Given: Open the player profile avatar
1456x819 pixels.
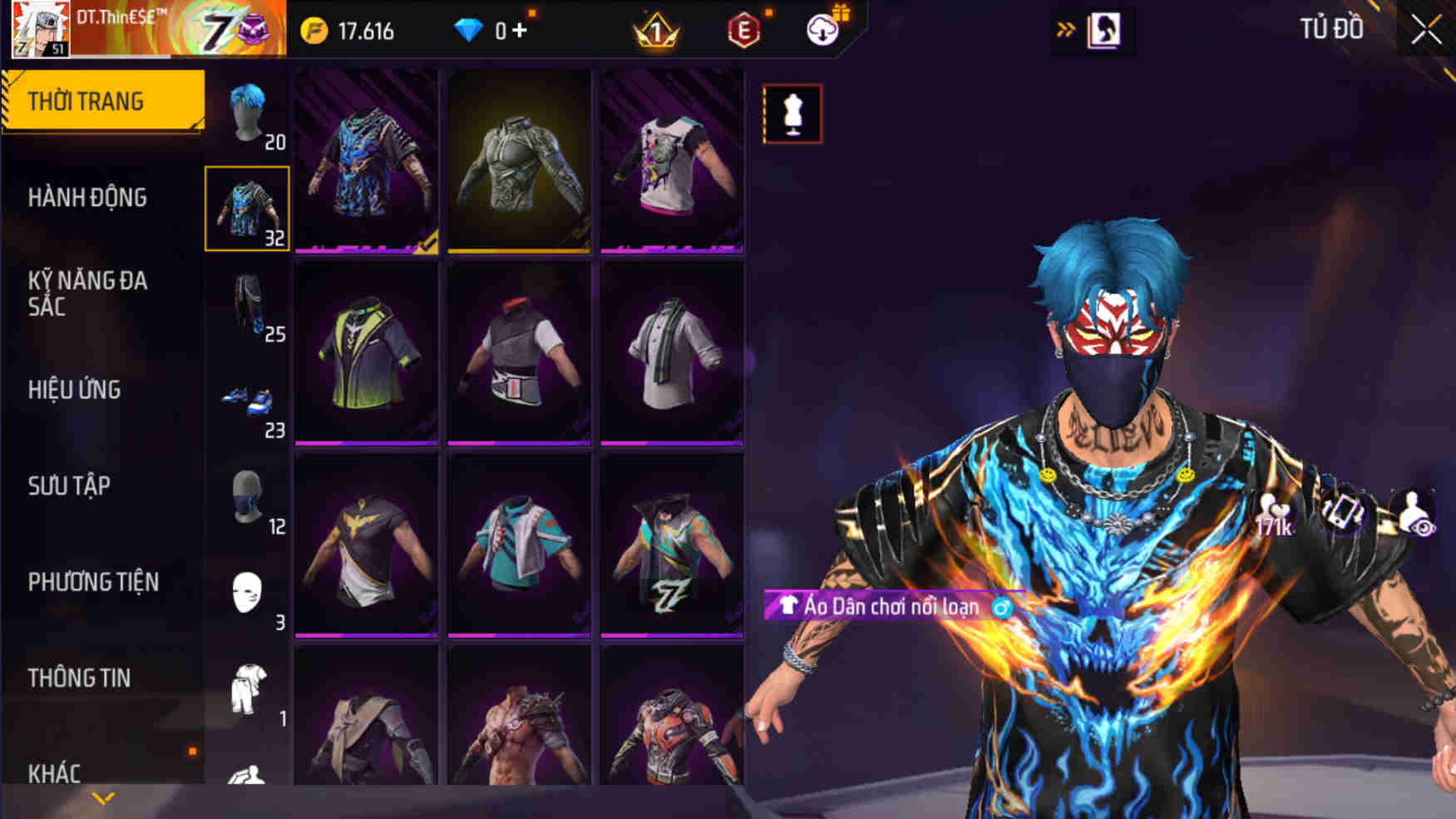Looking at the screenshot, I should click(x=40, y=29).
